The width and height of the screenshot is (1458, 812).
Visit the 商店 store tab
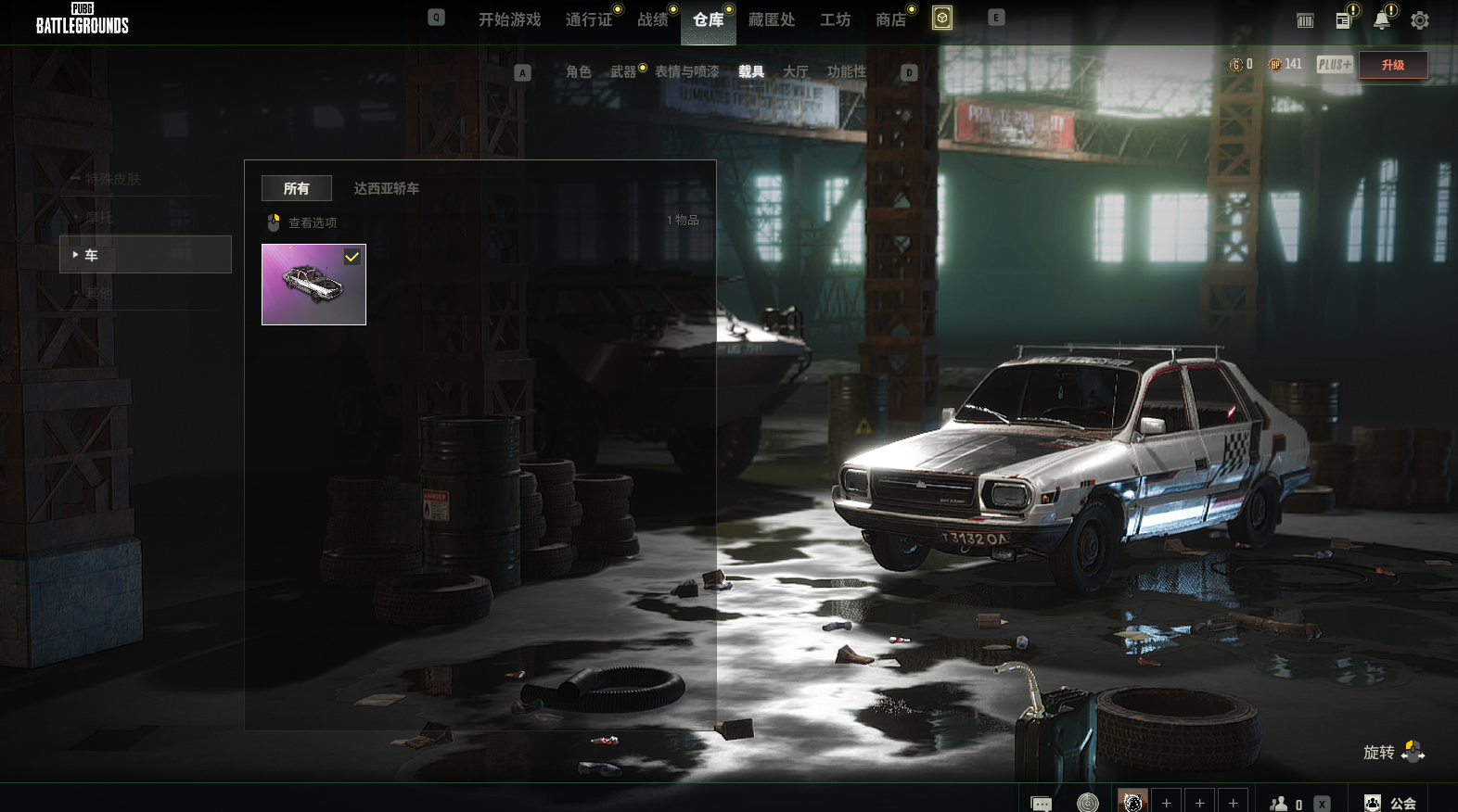click(x=890, y=19)
